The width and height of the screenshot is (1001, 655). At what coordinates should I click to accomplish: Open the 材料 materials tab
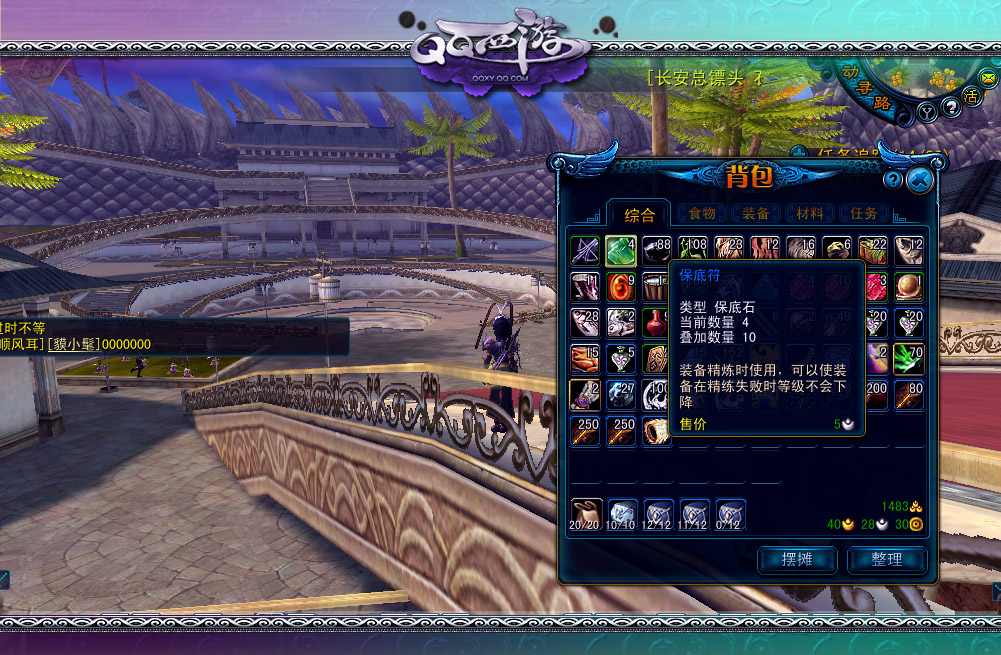pyautogui.click(x=810, y=213)
